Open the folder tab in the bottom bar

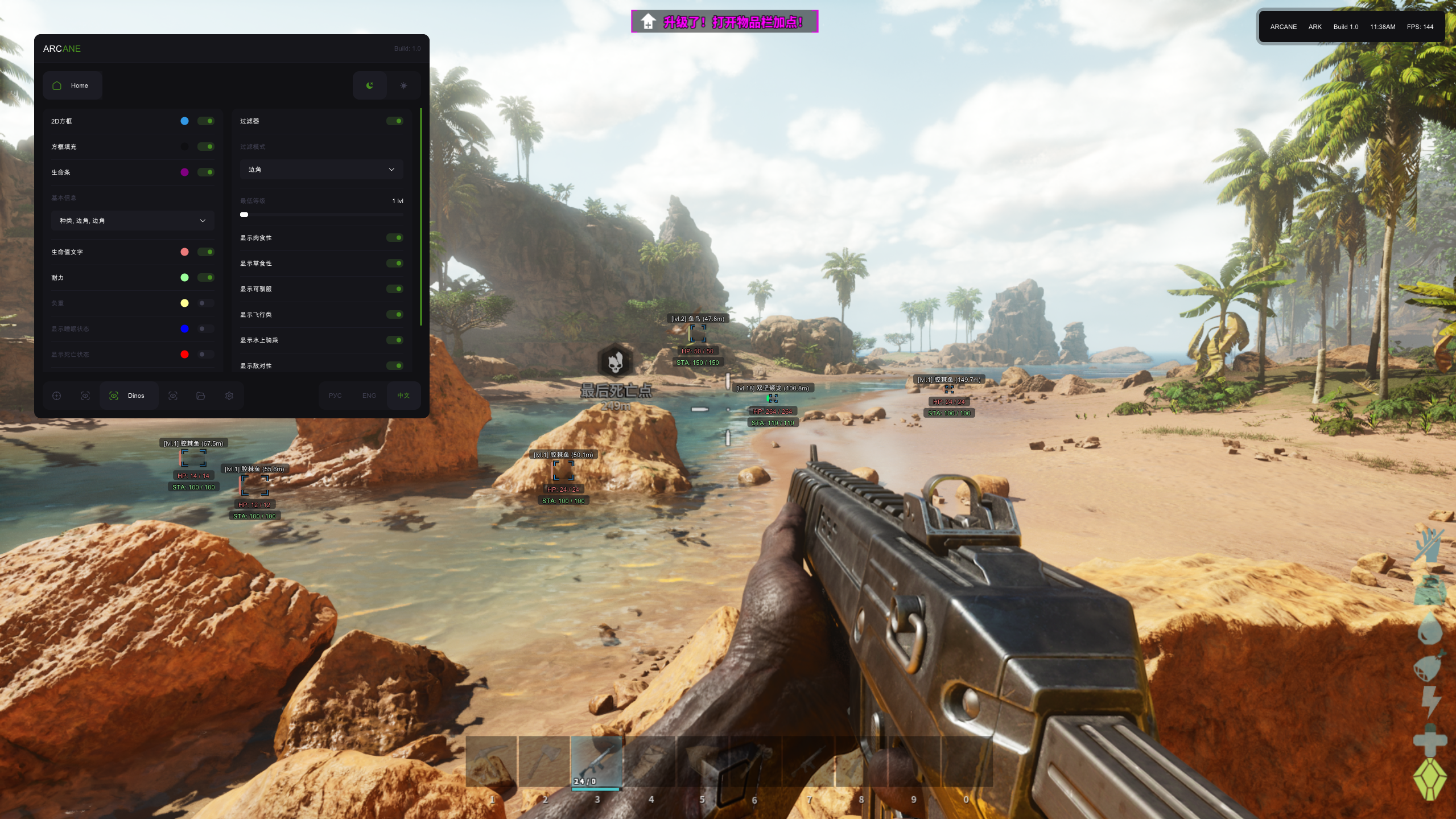coord(200,396)
